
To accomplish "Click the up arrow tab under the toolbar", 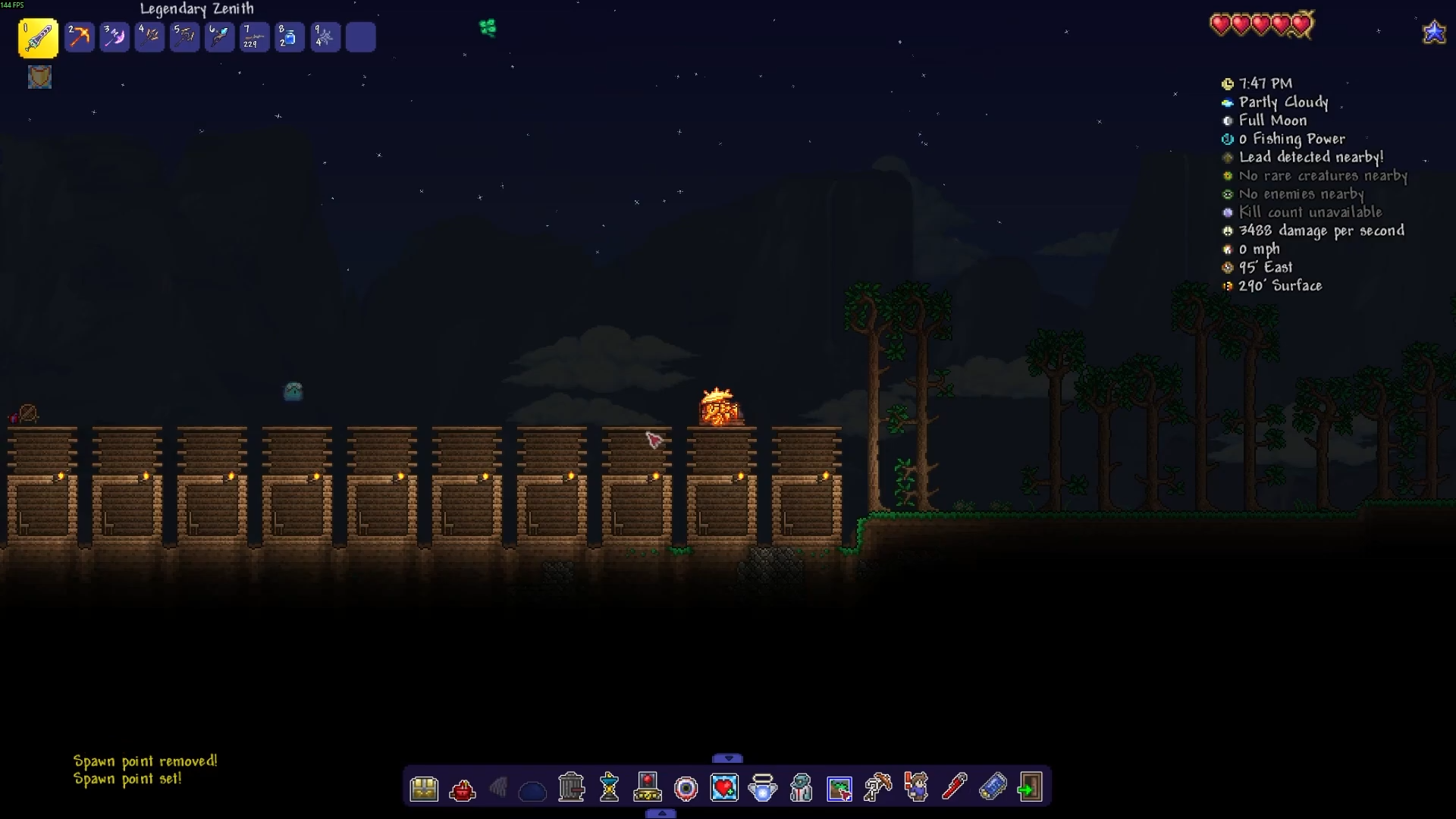I will 661,814.
